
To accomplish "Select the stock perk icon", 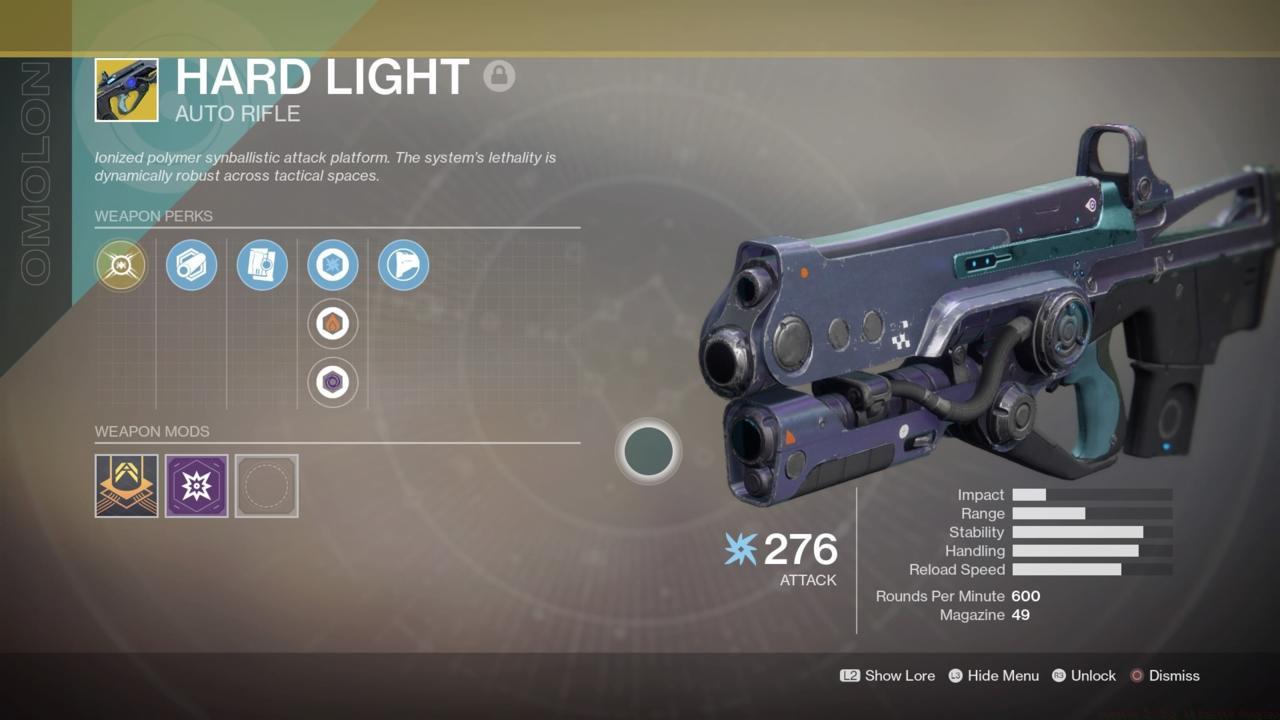I will tap(403, 265).
